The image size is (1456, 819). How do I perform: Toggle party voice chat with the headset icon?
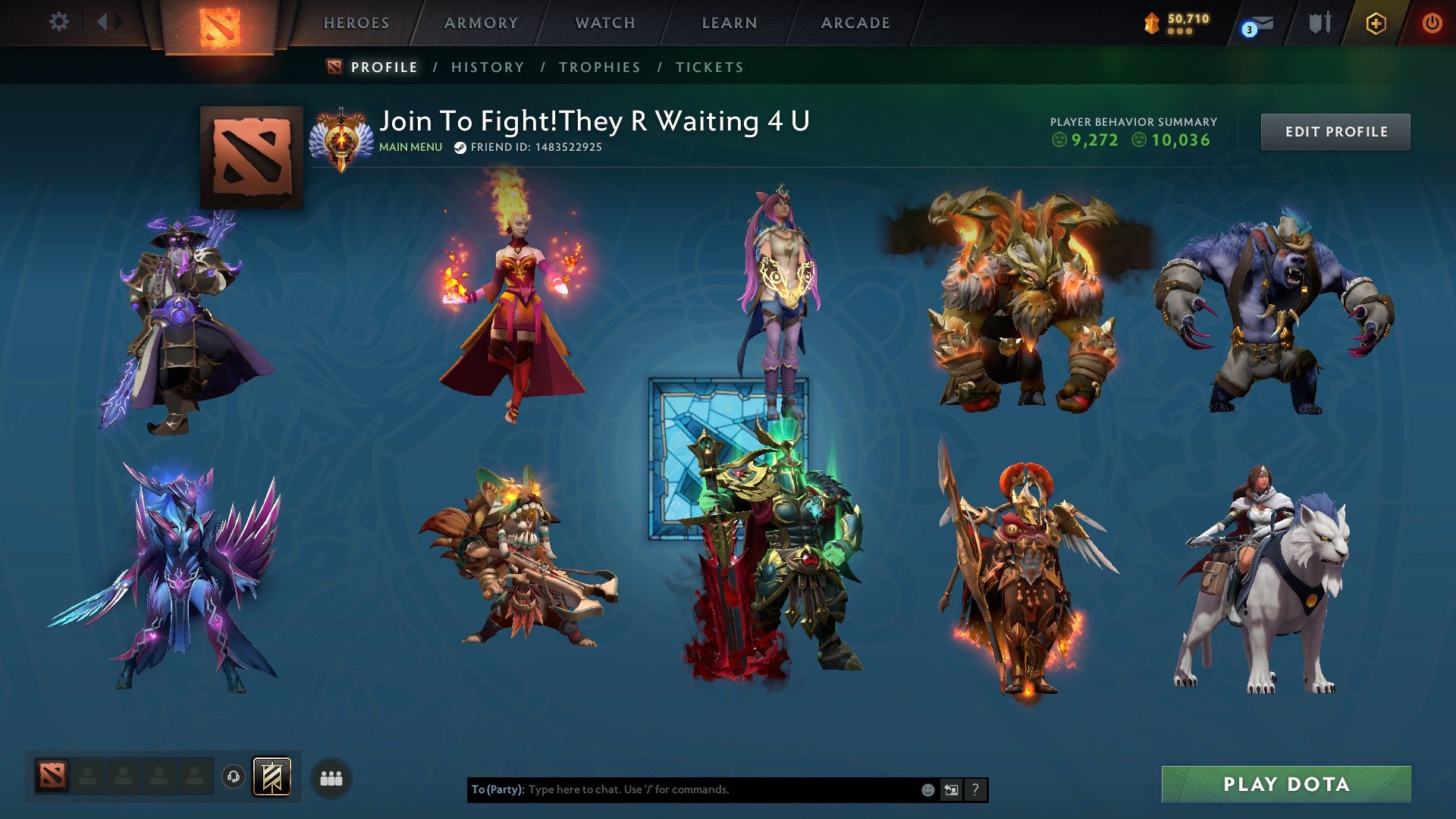[233, 777]
